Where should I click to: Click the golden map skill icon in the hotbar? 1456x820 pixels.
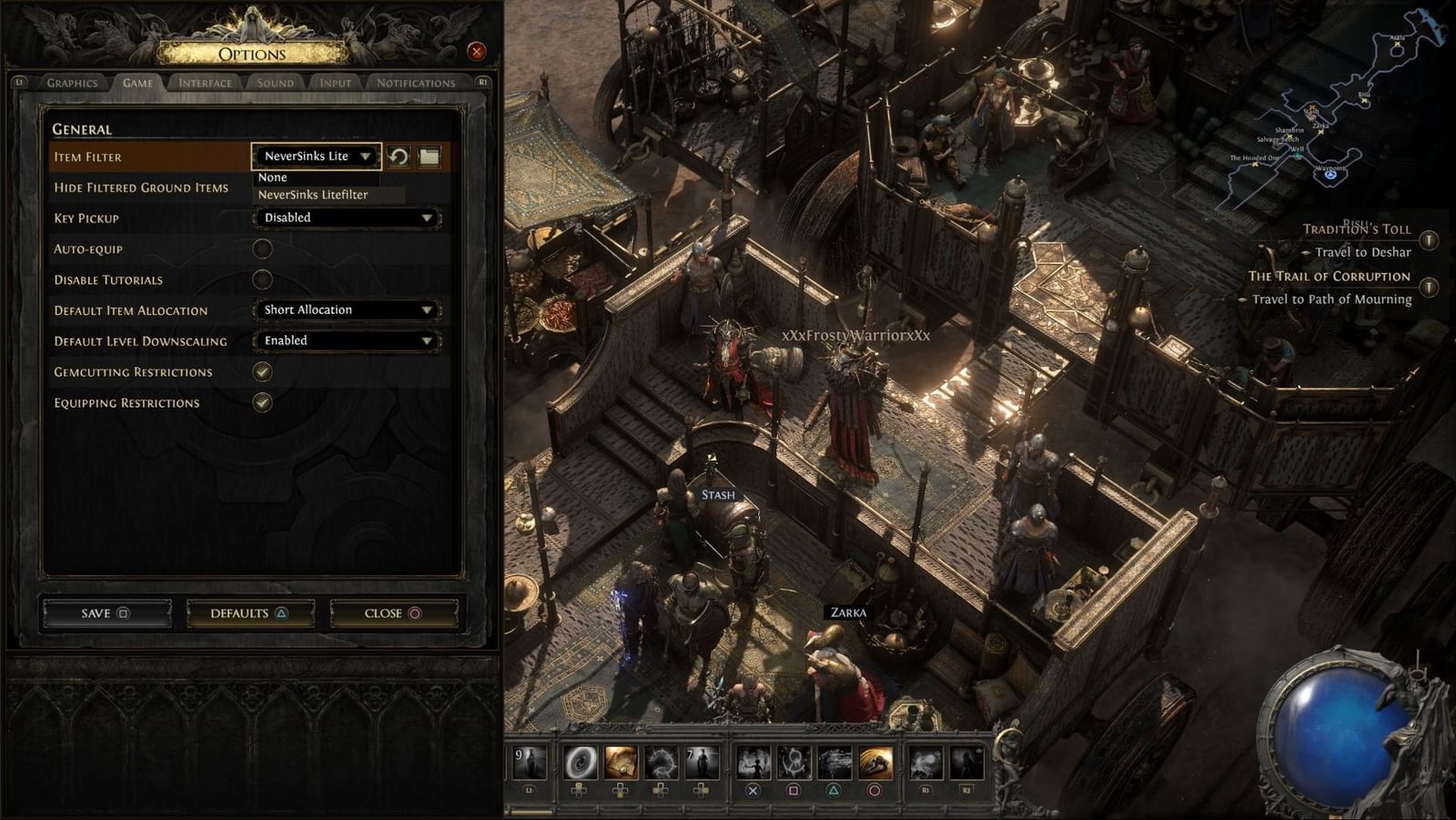click(621, 763)
